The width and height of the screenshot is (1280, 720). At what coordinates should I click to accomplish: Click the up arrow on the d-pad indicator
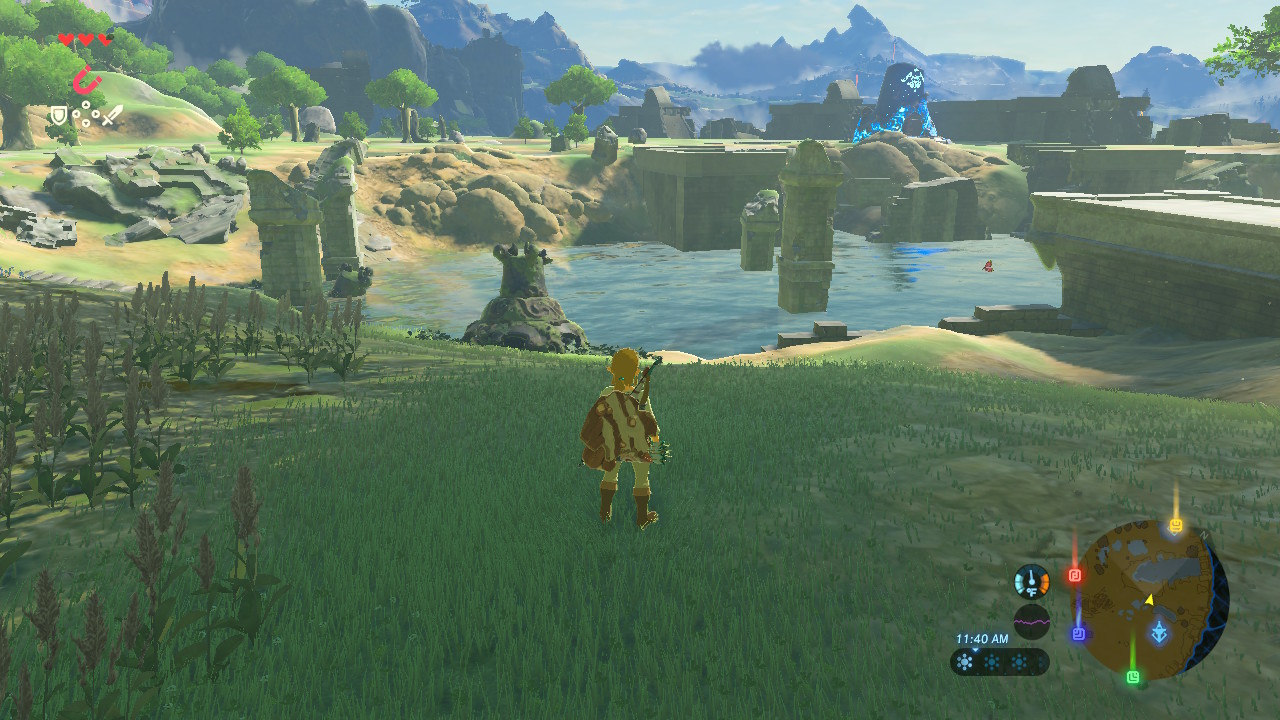coord(86,104)
